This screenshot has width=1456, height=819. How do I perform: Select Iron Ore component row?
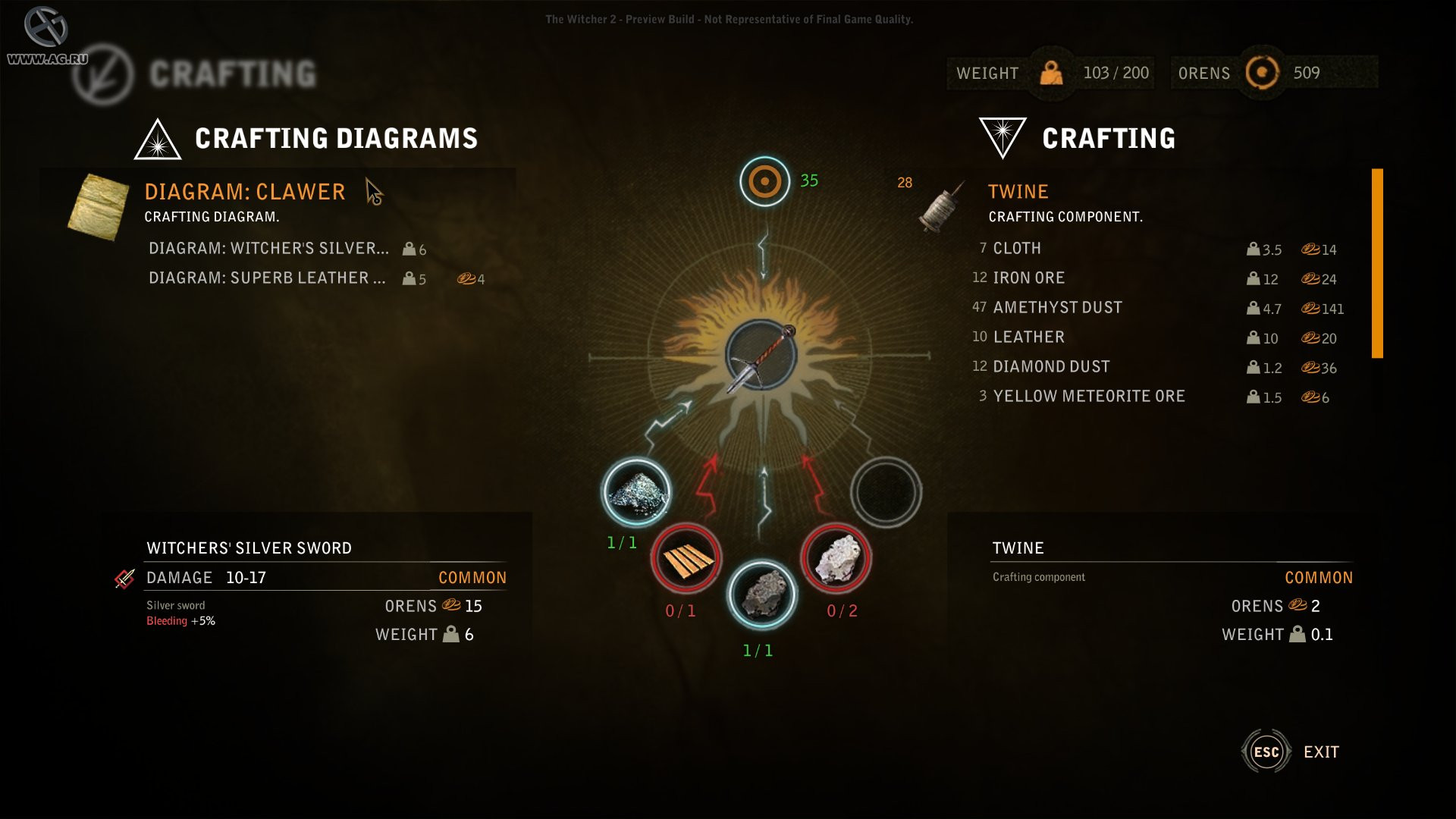pos(1028,278)
